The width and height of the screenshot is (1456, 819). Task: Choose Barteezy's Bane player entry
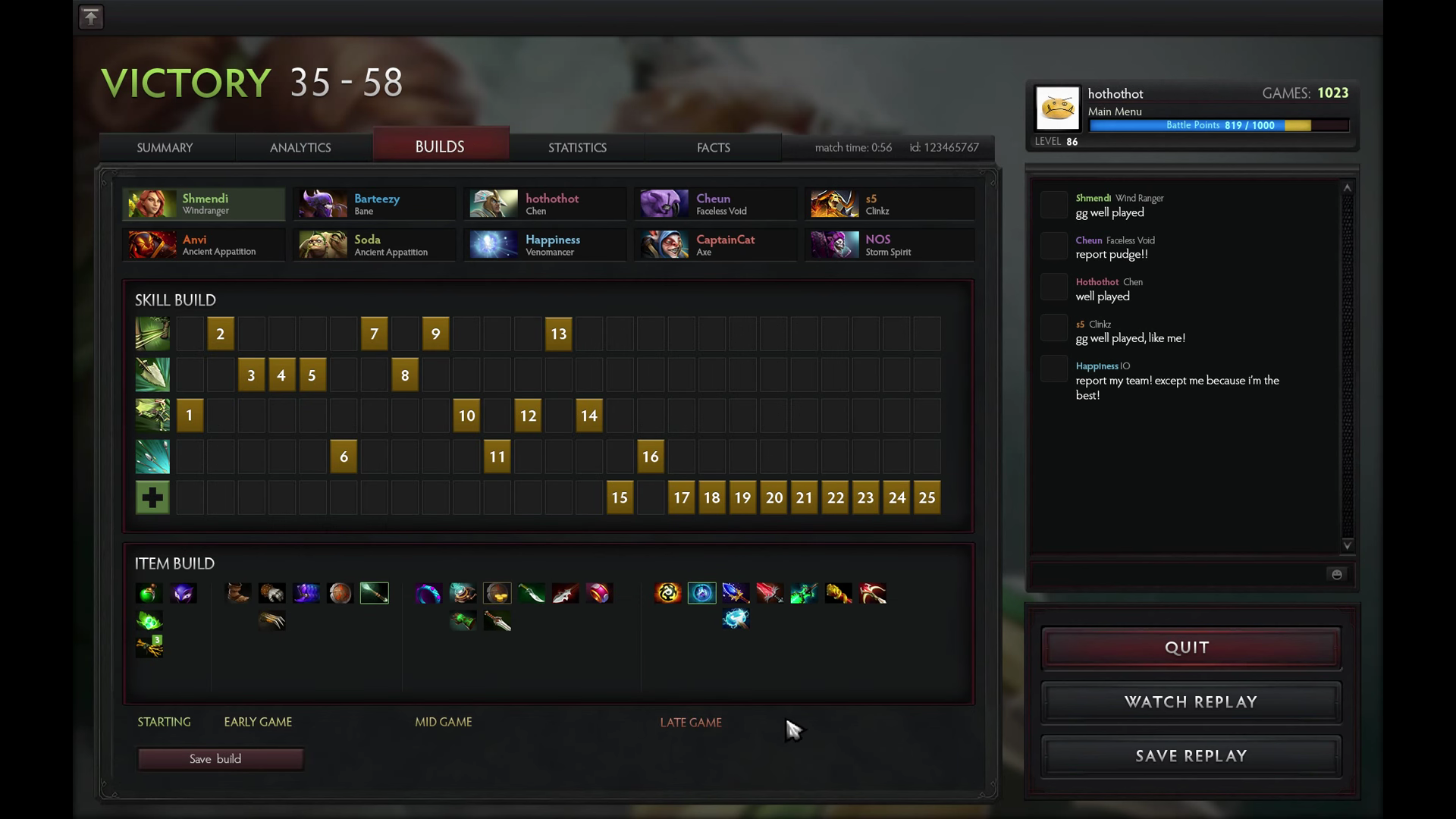pos(375,204)
